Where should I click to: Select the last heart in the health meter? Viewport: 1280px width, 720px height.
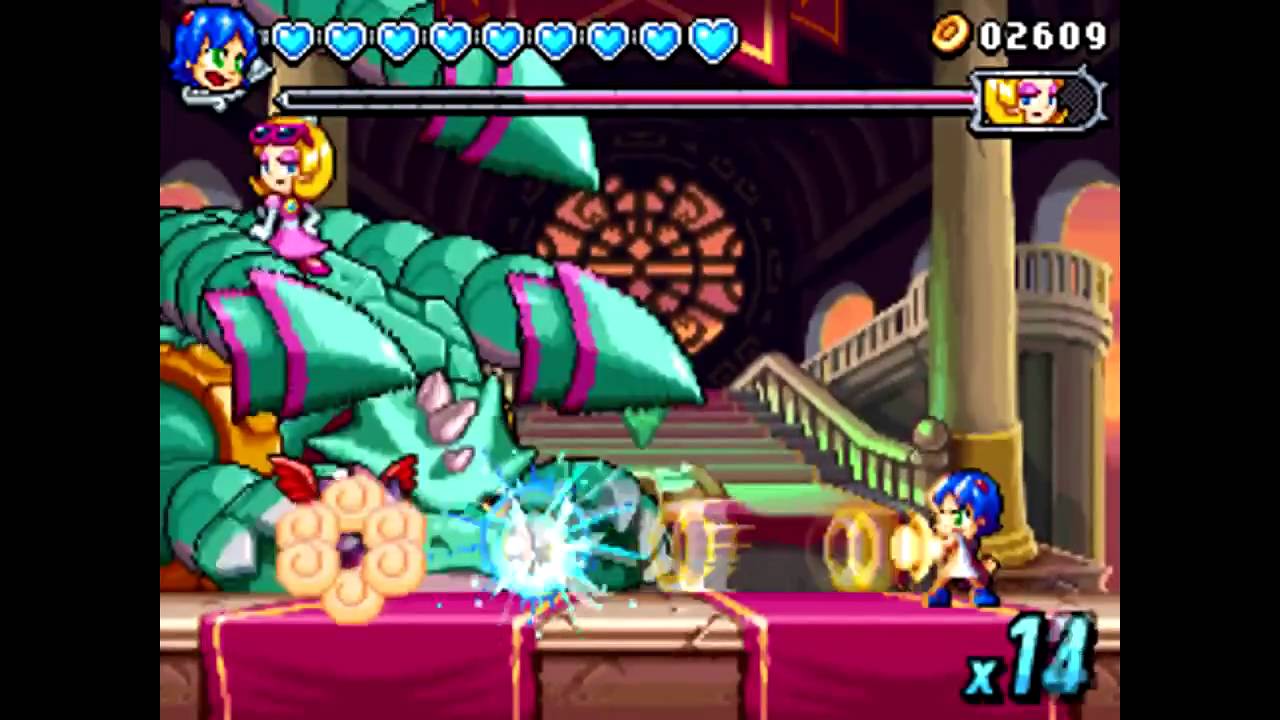tap(710, 38)
